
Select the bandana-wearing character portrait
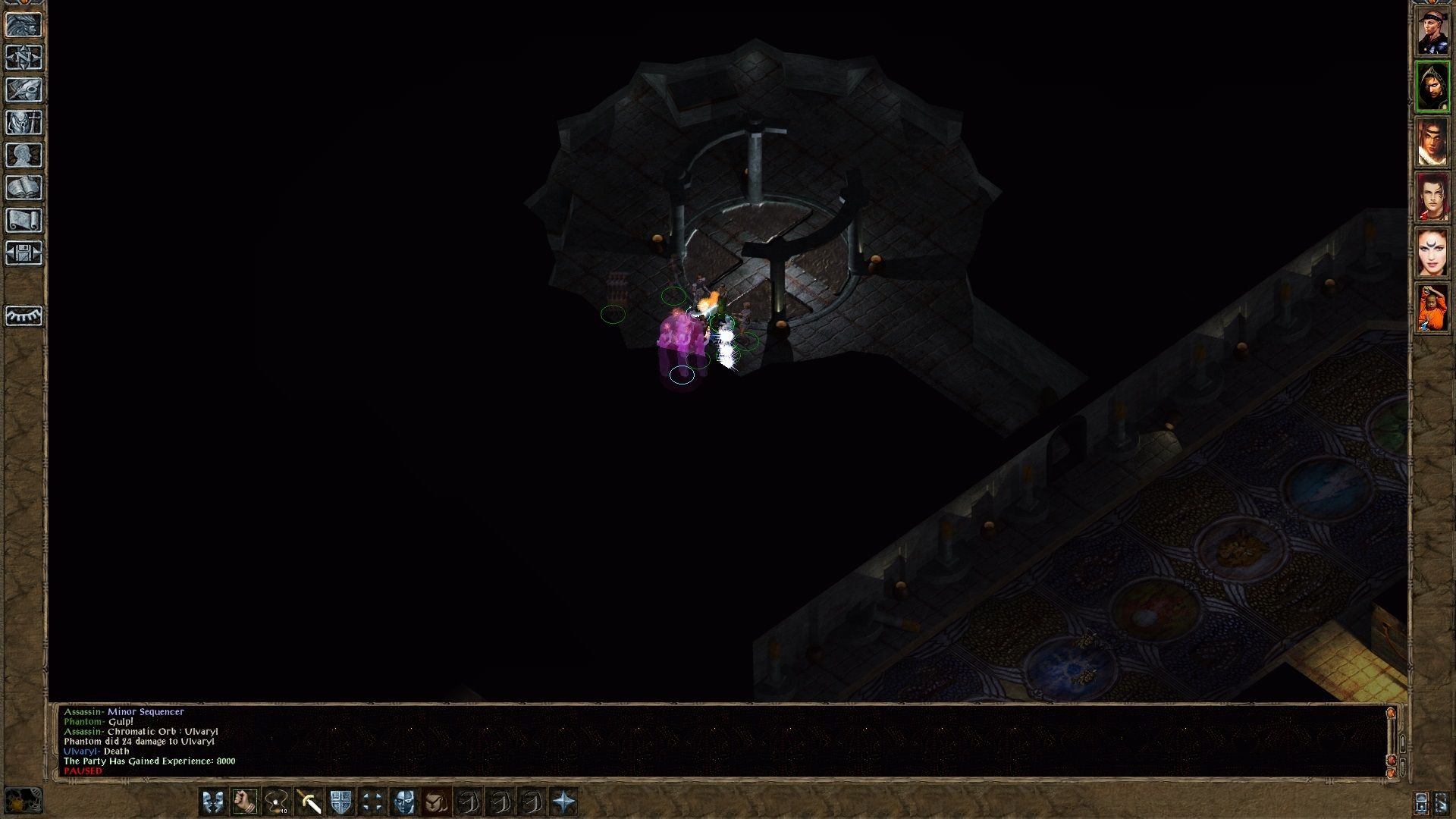[1432, 32]
